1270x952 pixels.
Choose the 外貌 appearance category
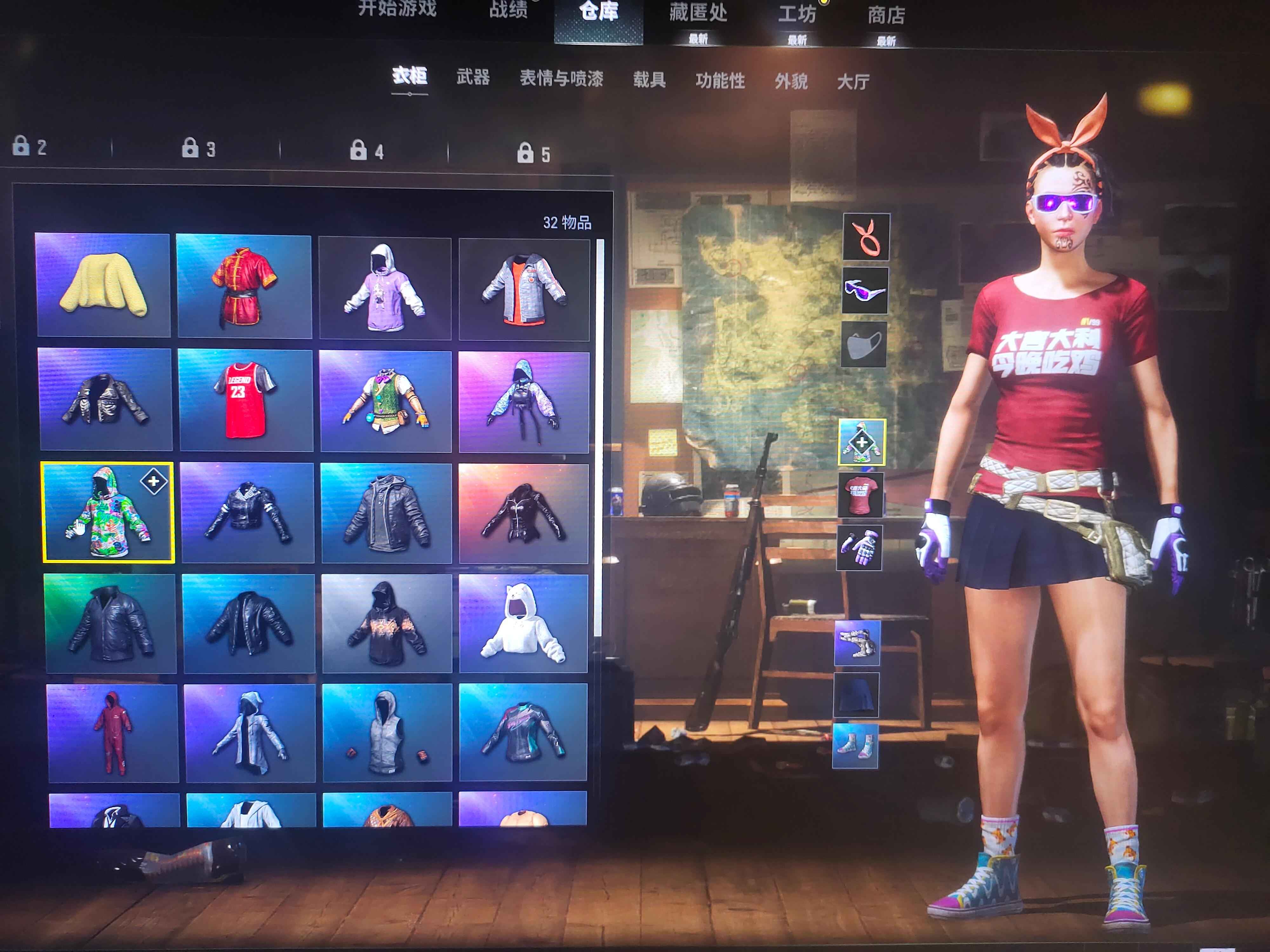click(x=791, y=82)
